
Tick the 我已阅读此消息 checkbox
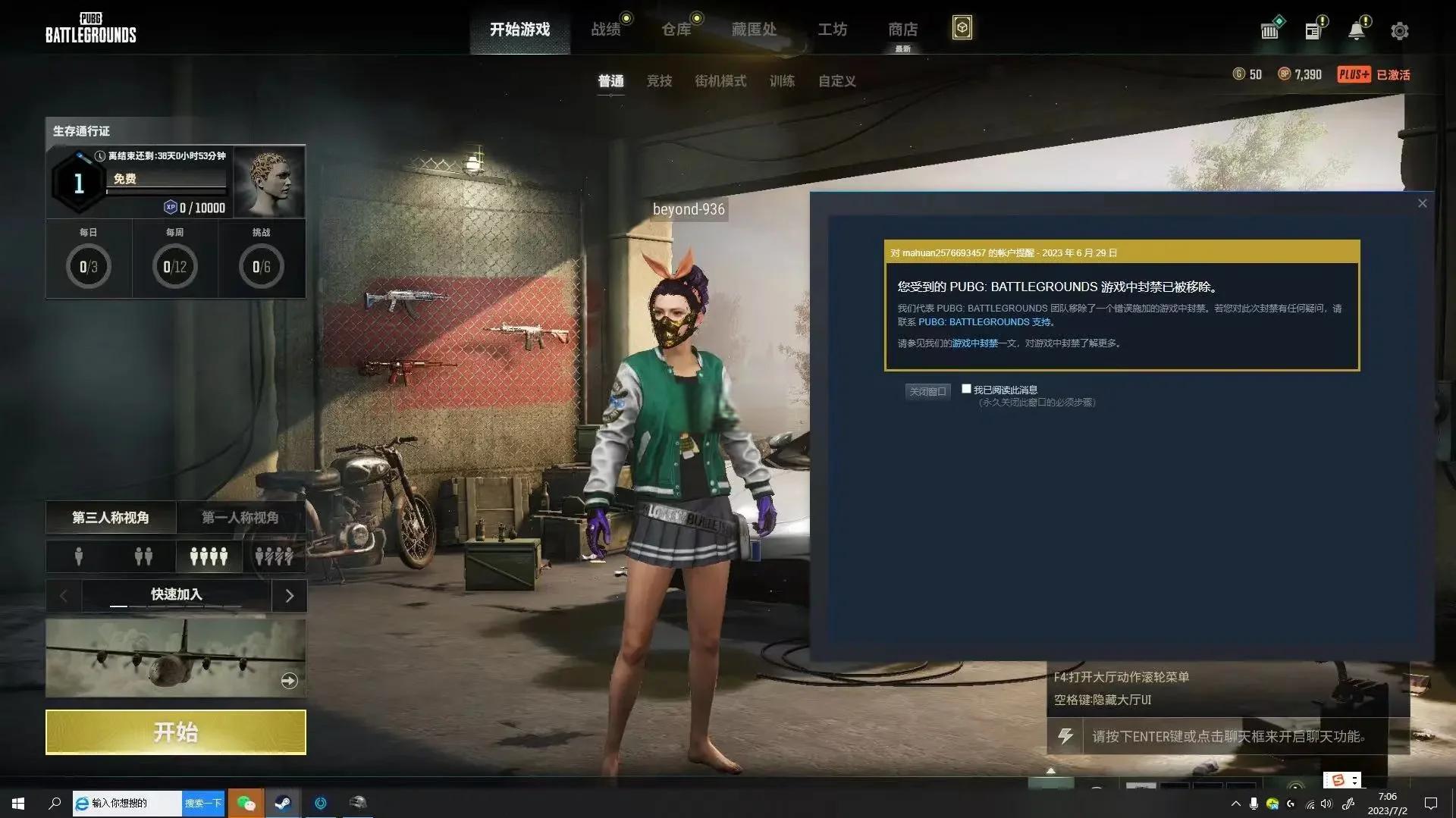[966, 389]
